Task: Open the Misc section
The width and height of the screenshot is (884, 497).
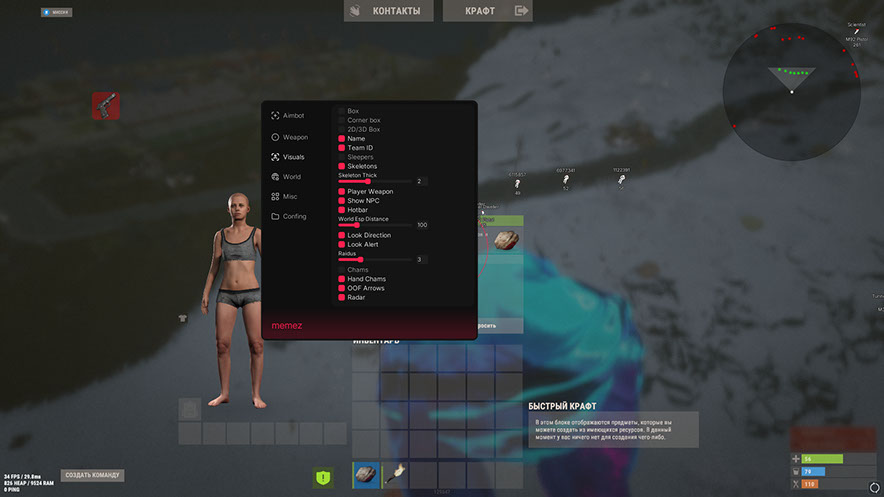Action: (289, 196)
